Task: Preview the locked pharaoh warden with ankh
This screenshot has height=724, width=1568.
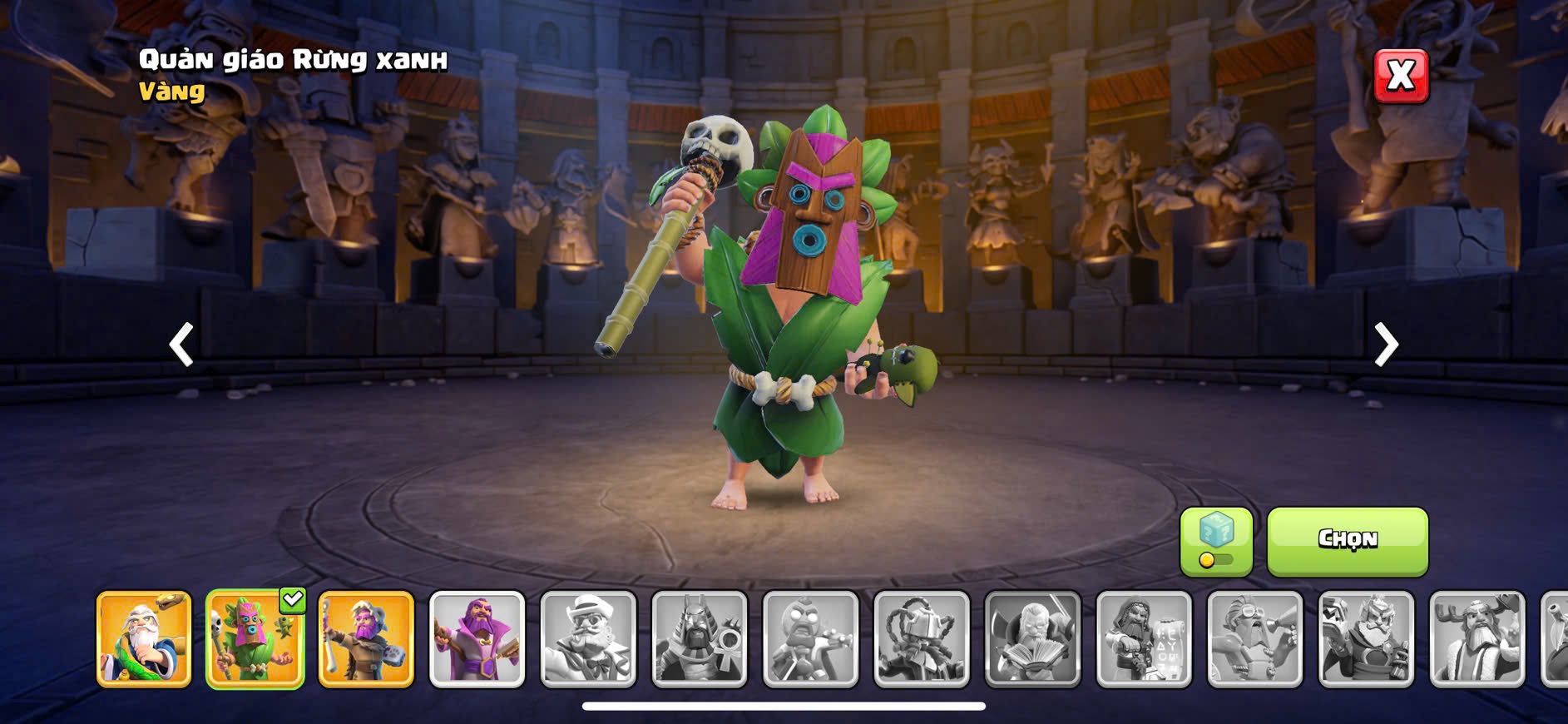Action: [x=700, y=639]
